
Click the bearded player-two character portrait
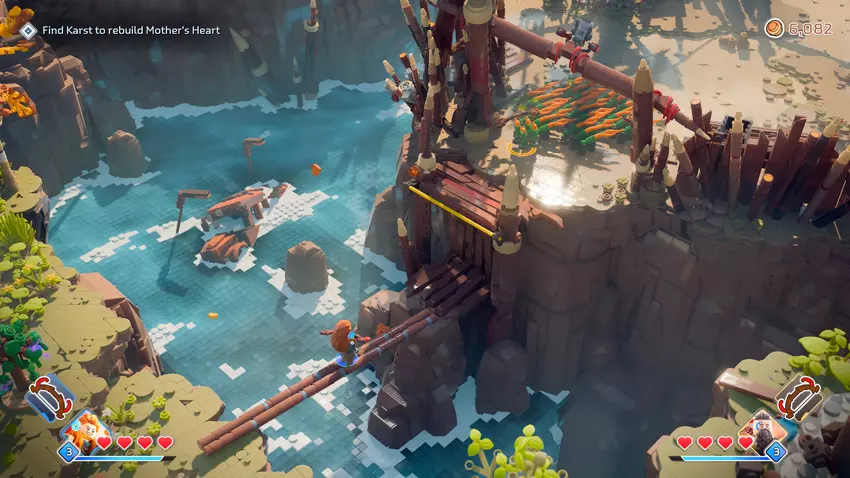tap(767, 431)
